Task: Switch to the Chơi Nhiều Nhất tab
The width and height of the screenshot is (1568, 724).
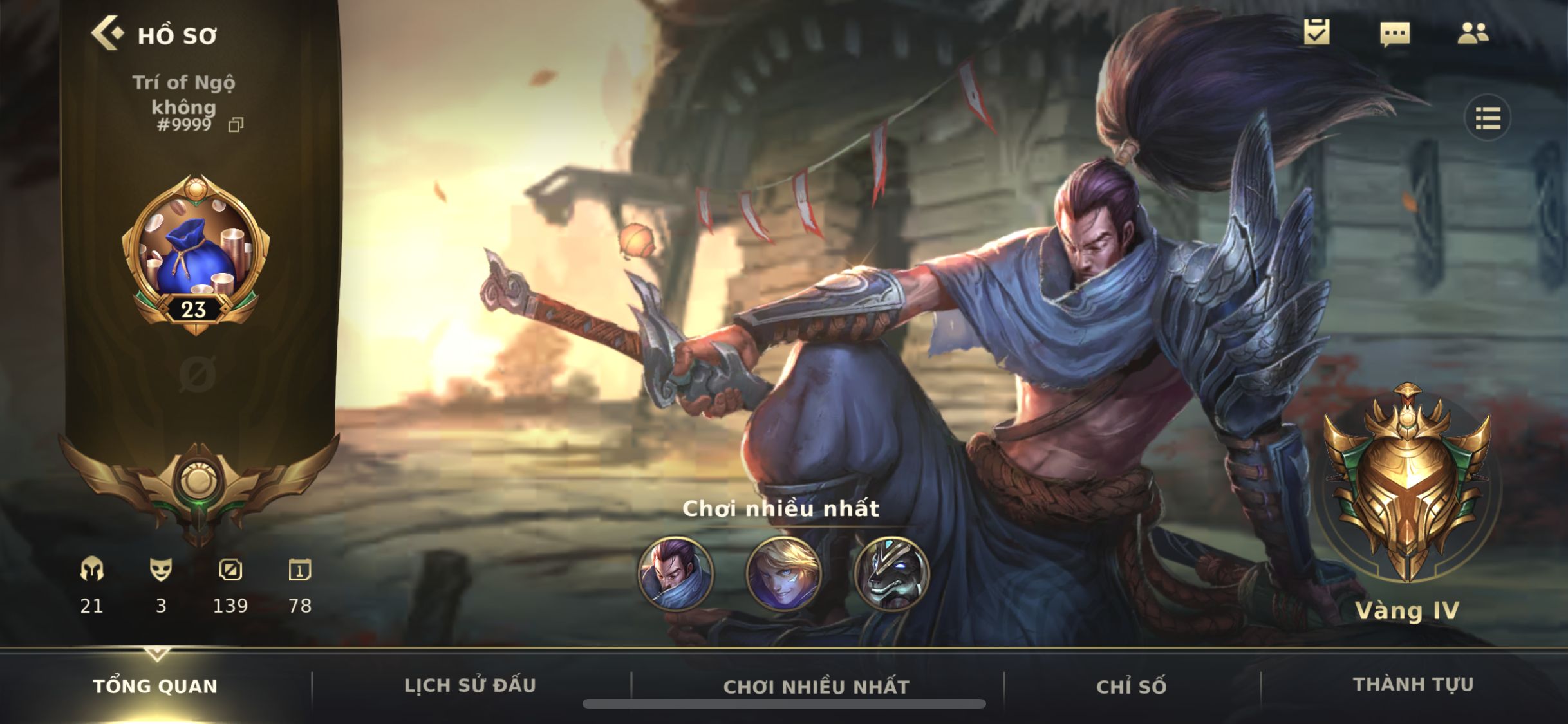Action: [816, 687]
